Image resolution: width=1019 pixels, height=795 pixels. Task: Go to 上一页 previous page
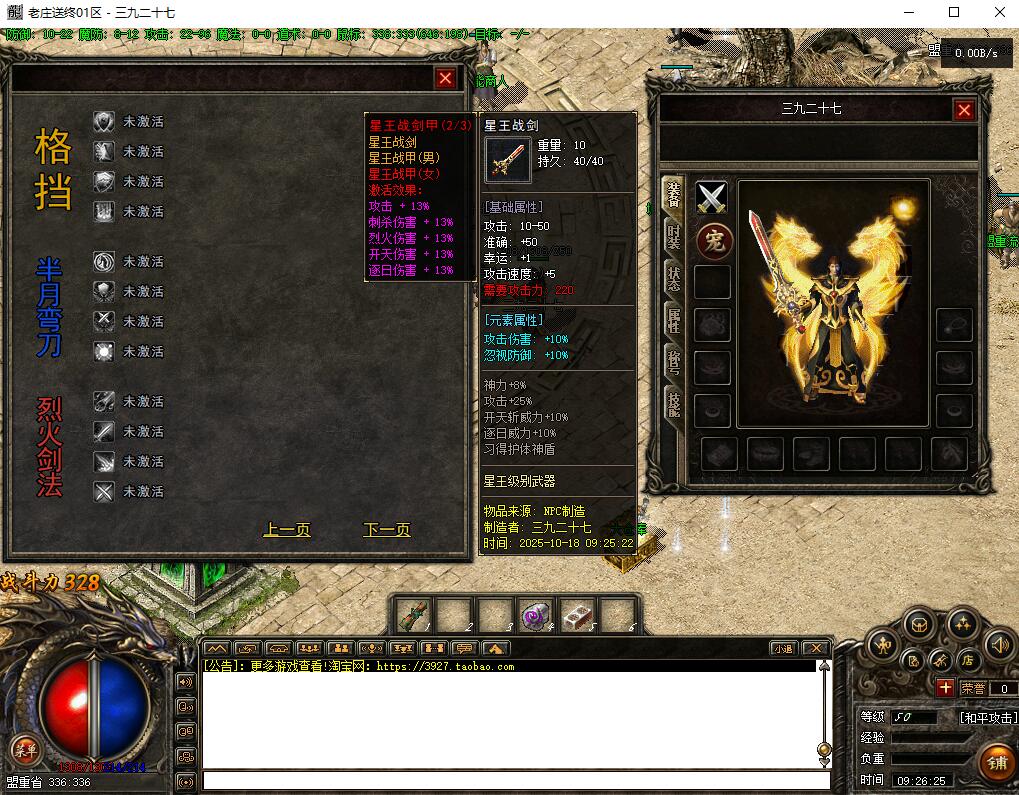point(287,530)
